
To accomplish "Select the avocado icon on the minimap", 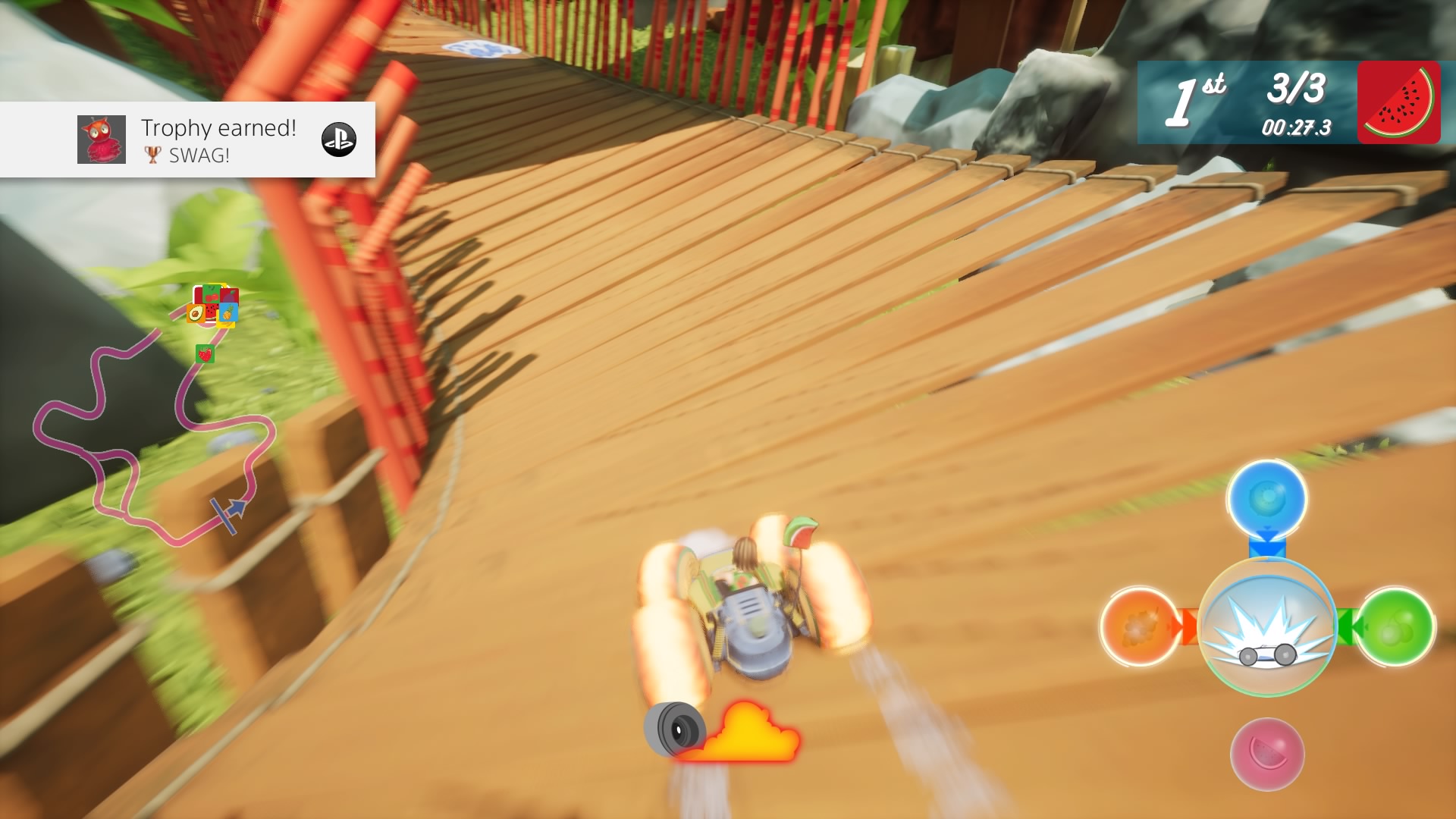I will (x=196, y=313).
